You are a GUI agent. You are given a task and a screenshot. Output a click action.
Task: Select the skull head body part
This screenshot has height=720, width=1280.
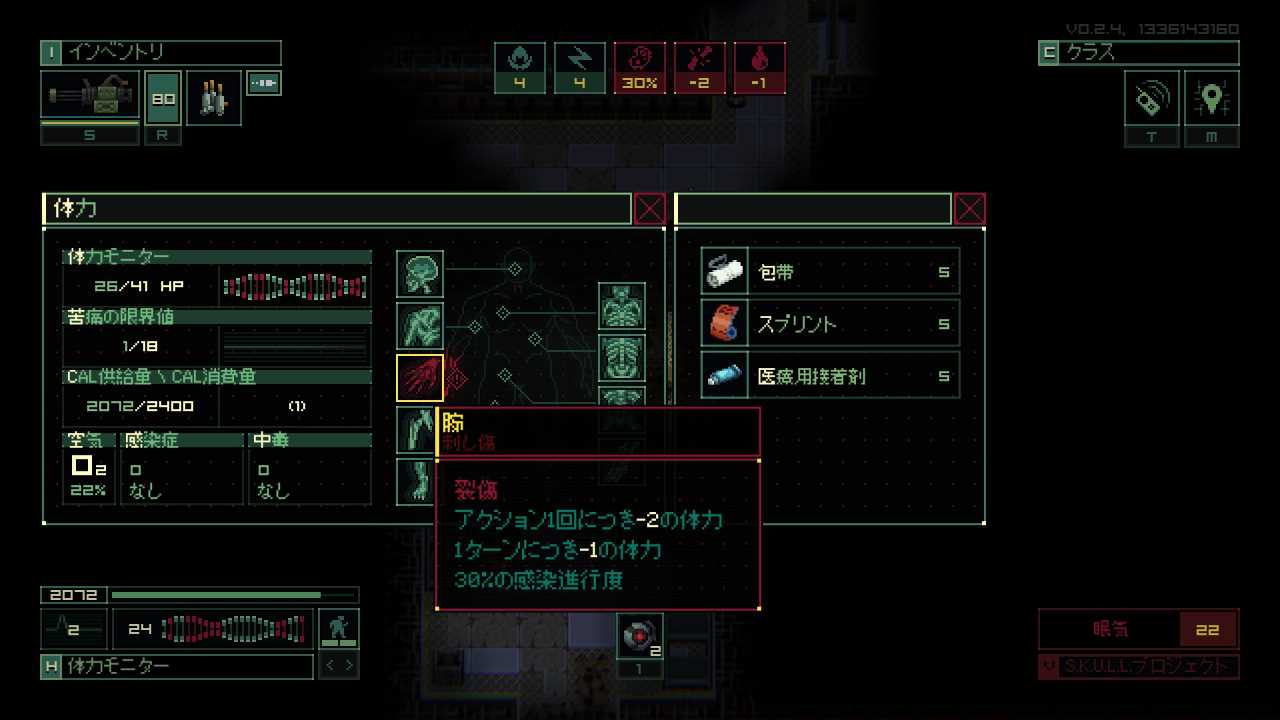click(420, 273)
